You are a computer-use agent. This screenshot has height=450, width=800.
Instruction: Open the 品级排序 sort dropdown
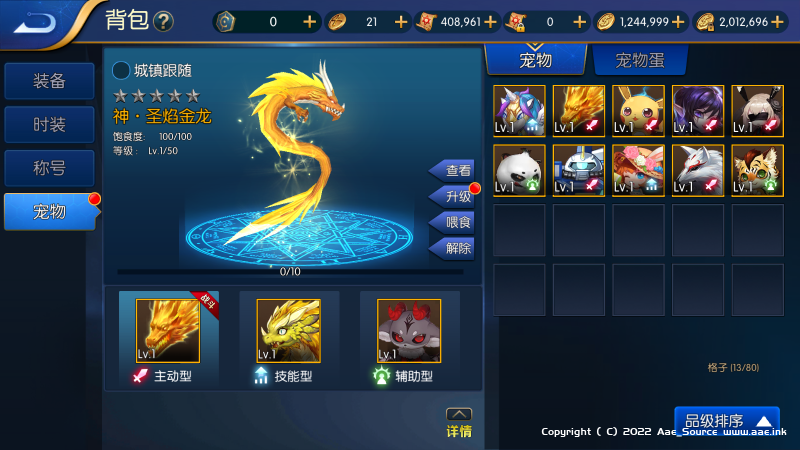pyautogui.click(x=726, y=421)
